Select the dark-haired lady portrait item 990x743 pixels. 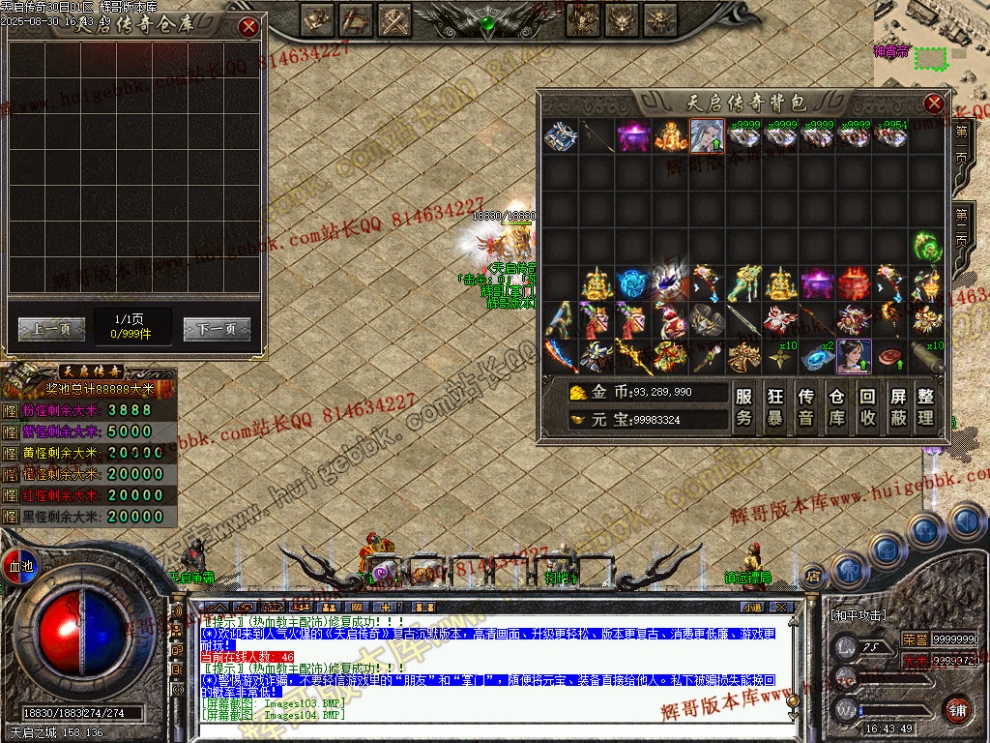pyautogui.click(x=854, y=354)
